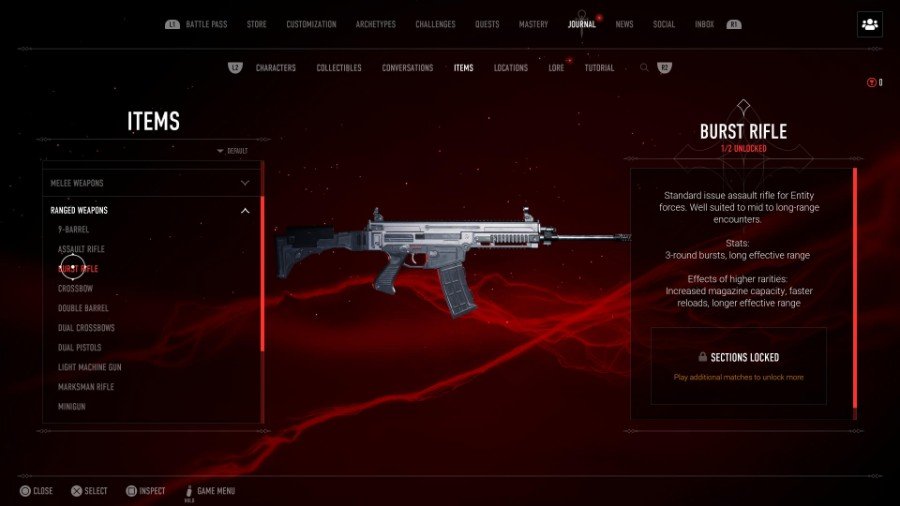Choose the Light Machine Gun entry
Viewport: 900px width, 506px height.
[90, 367]
